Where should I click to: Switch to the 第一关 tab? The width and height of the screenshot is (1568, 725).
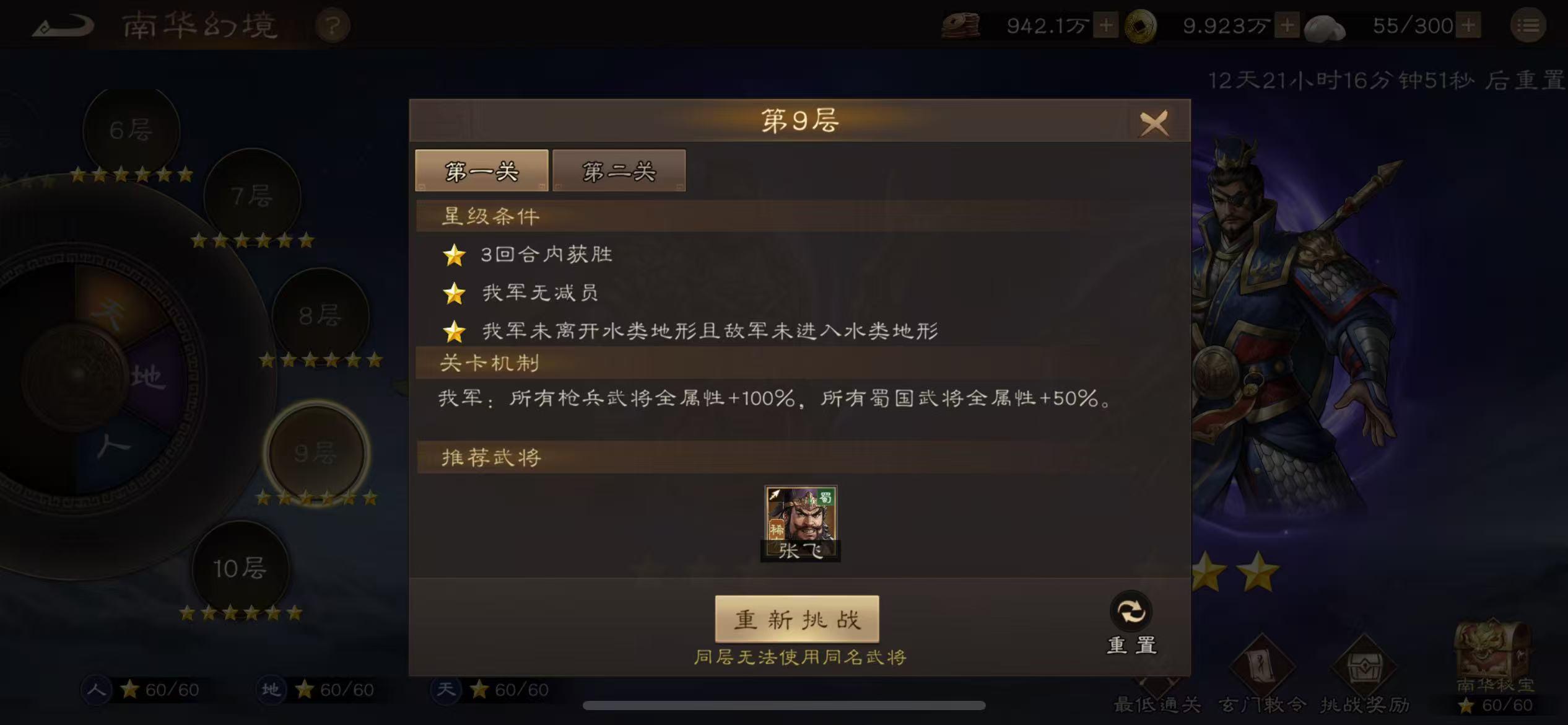coord(482,170)
